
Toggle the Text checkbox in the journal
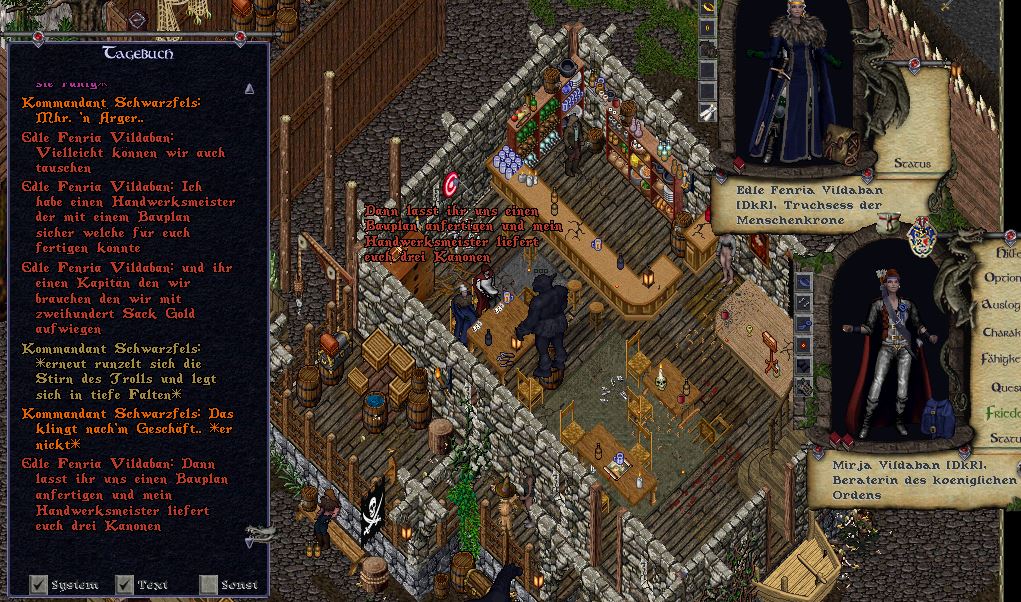coord(125,584)
